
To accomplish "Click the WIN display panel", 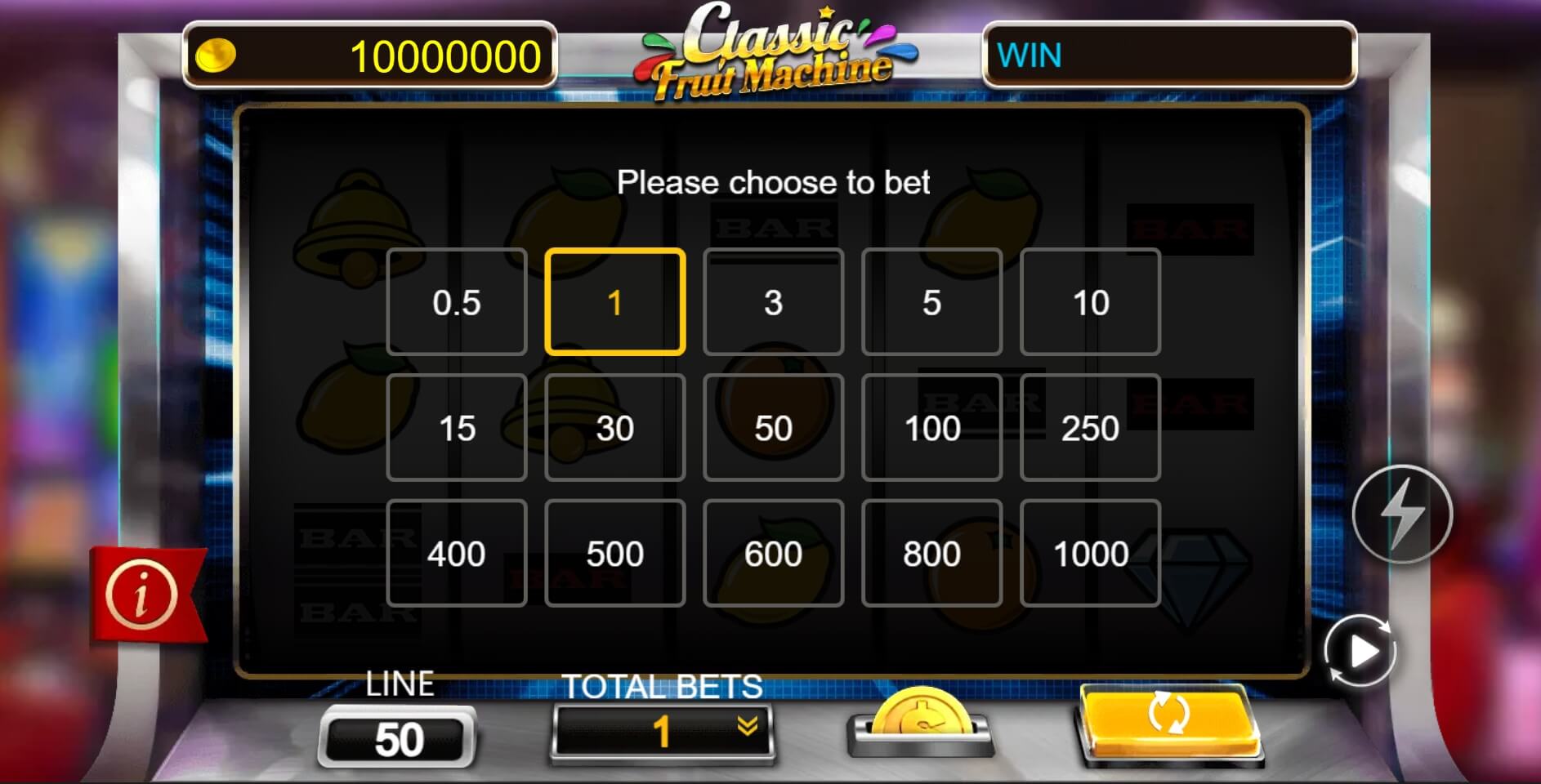I will (1168, 56).
